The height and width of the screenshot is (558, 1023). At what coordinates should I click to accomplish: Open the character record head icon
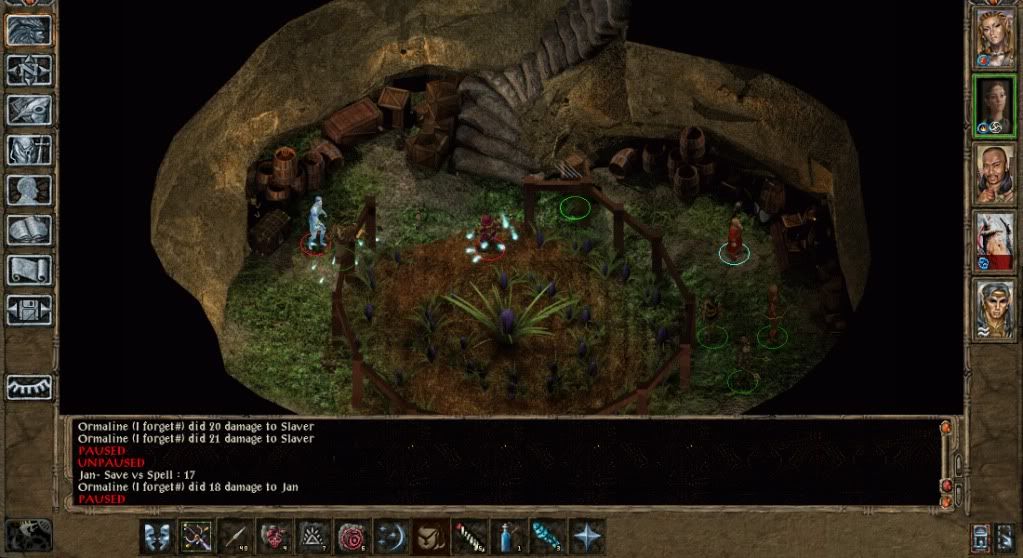(29, 189)
